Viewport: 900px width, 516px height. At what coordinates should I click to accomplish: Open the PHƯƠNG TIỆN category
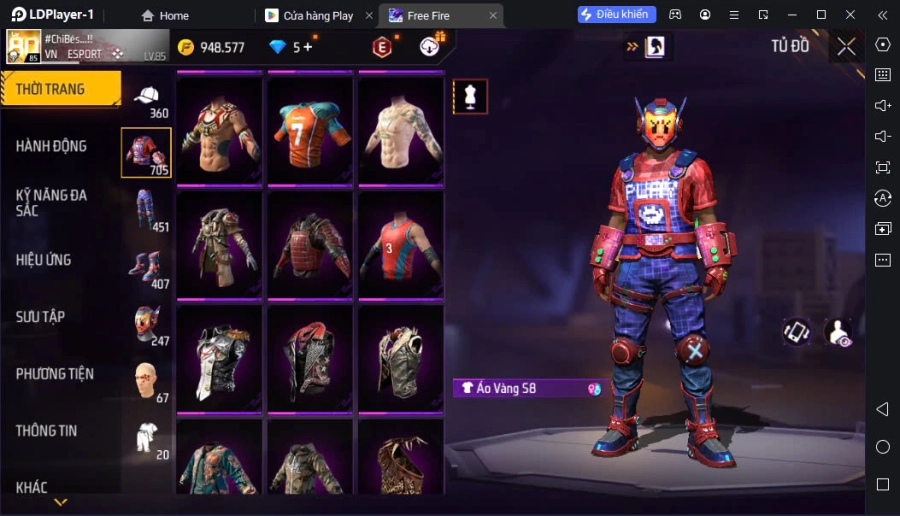(55, 374)
